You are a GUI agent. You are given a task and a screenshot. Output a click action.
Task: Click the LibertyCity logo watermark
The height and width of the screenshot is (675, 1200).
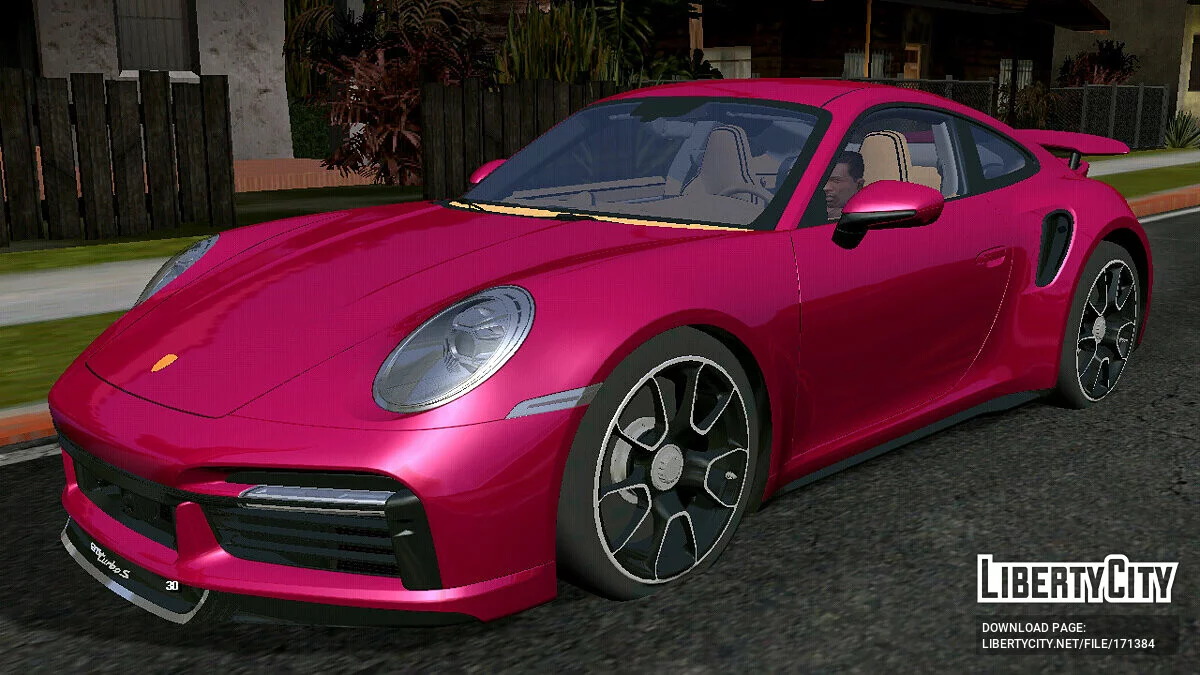click(x=1076, y=579)
